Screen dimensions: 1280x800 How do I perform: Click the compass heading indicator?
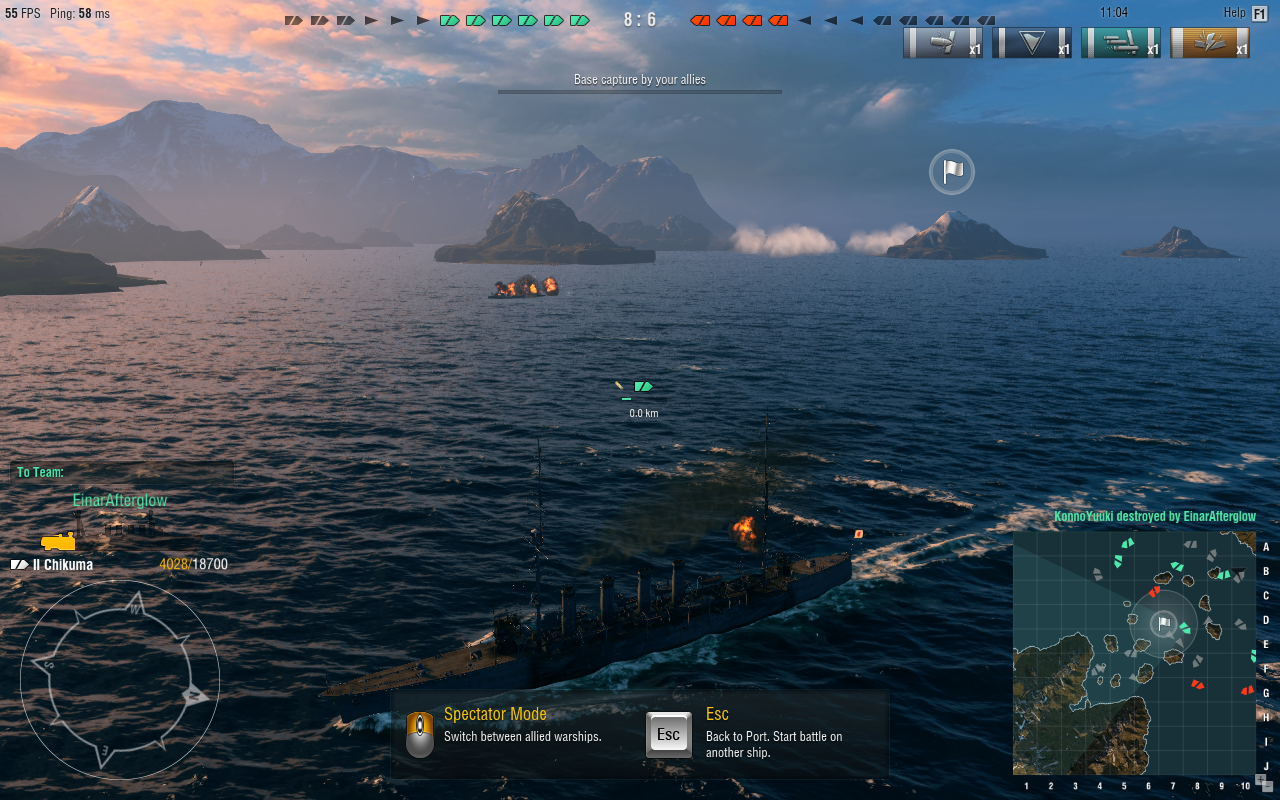click(x=120, y=680)
